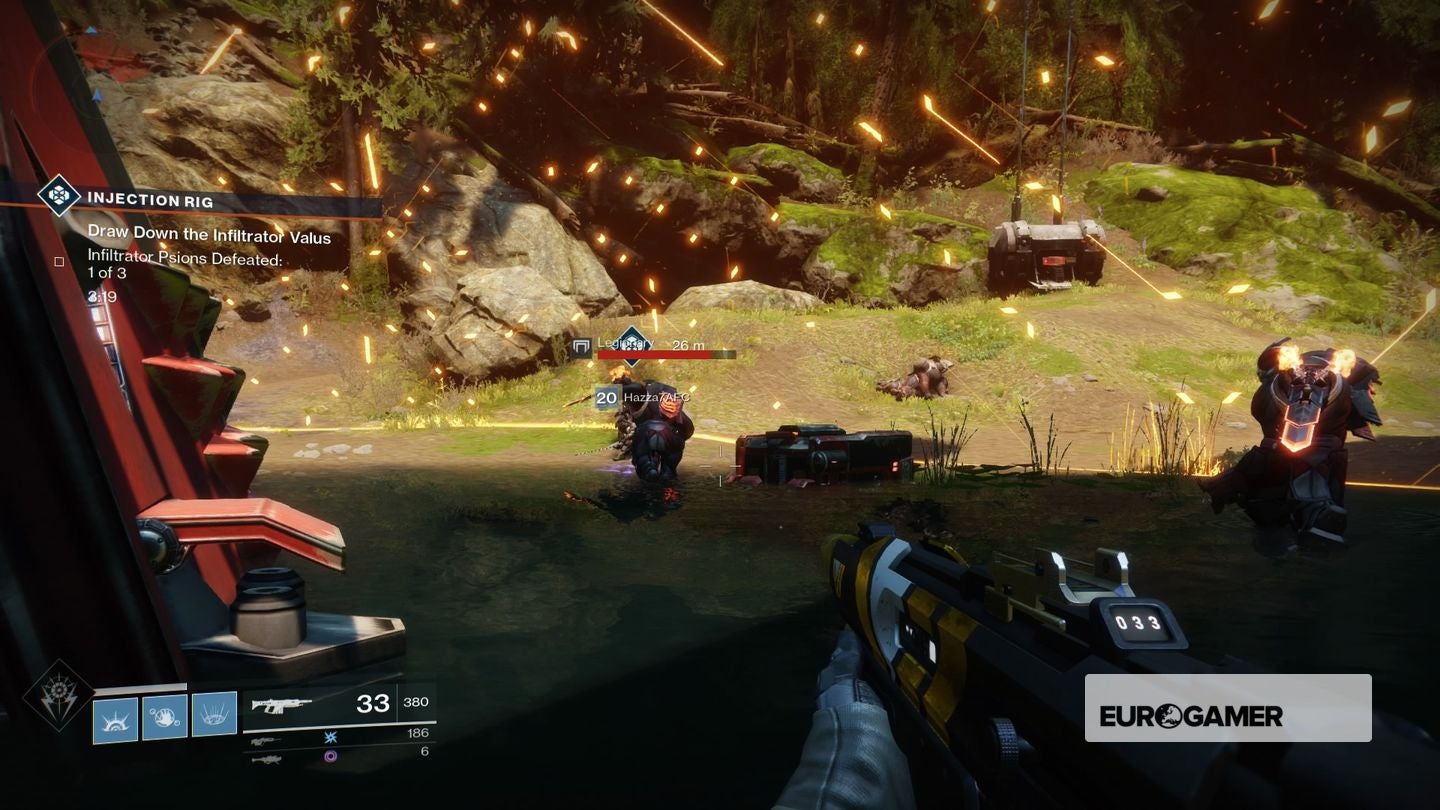Select the equipped auto rifle silhouette icon

tap(280, 704)
